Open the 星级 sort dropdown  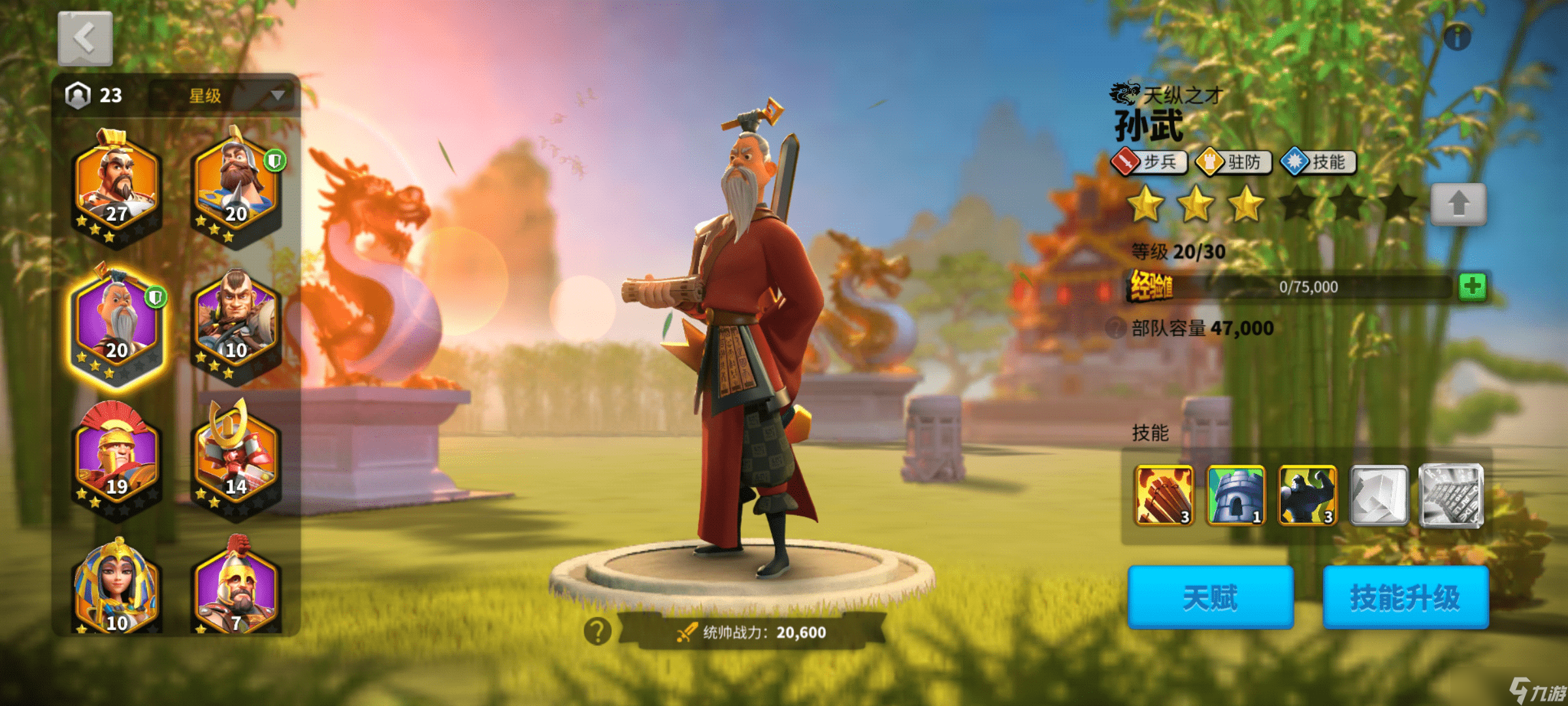[x=223, y=96]
